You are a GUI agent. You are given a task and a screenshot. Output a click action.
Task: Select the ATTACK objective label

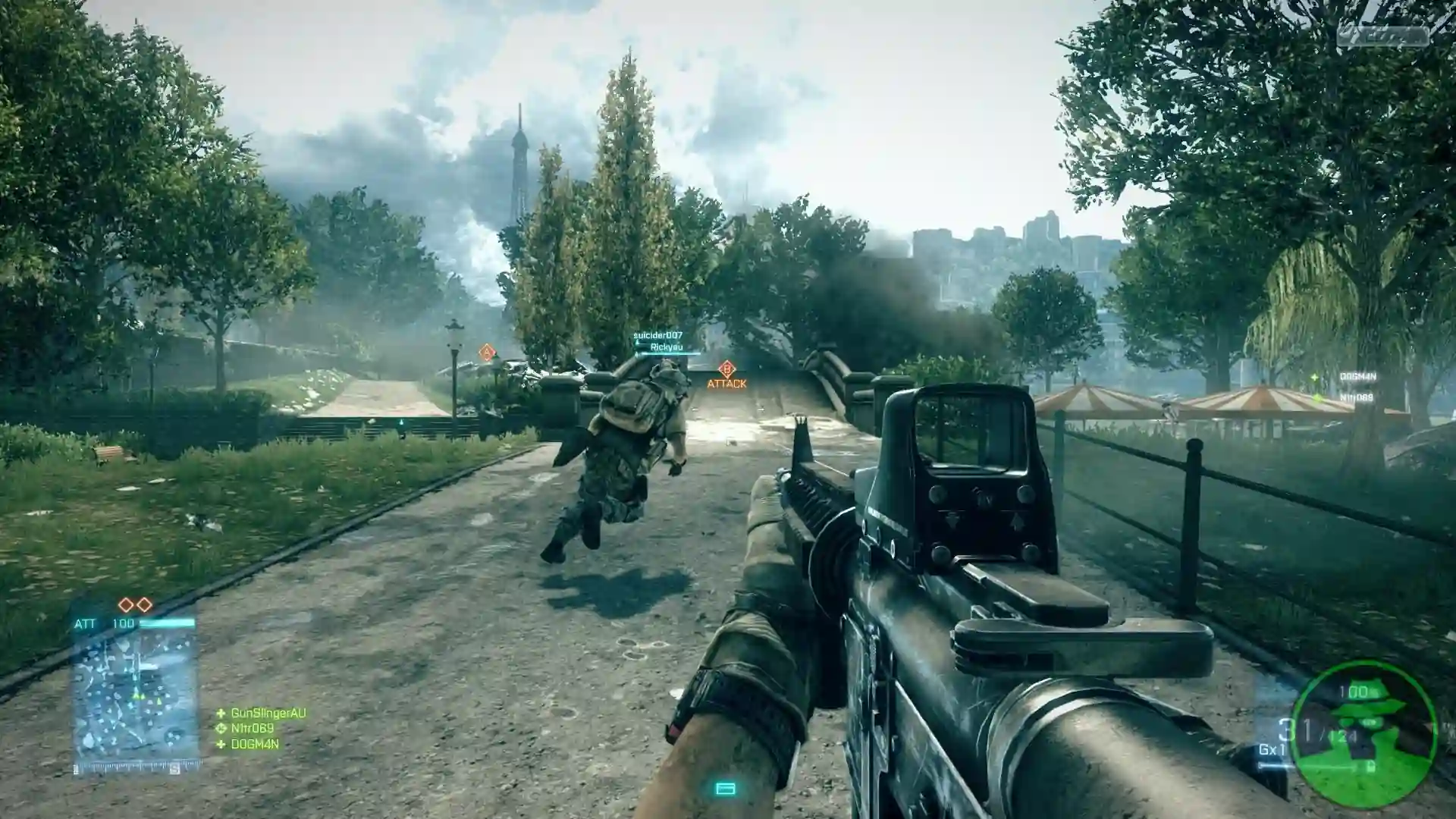click(x=726, y=384)
